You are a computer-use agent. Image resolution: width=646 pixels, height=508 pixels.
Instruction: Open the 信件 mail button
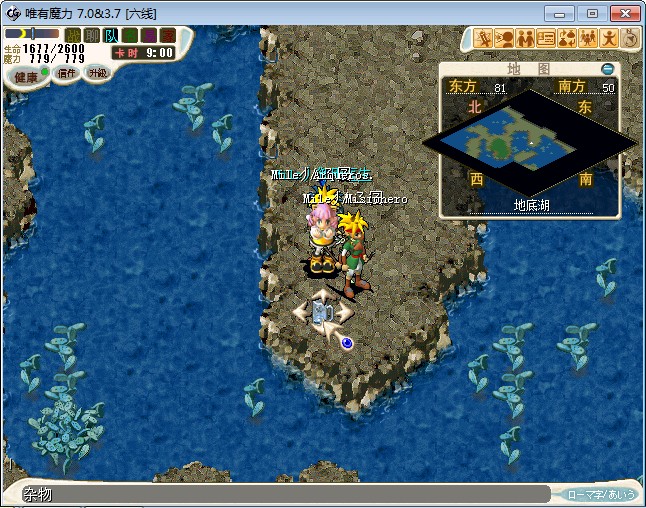pyautogui.click(x=66, y=73)
